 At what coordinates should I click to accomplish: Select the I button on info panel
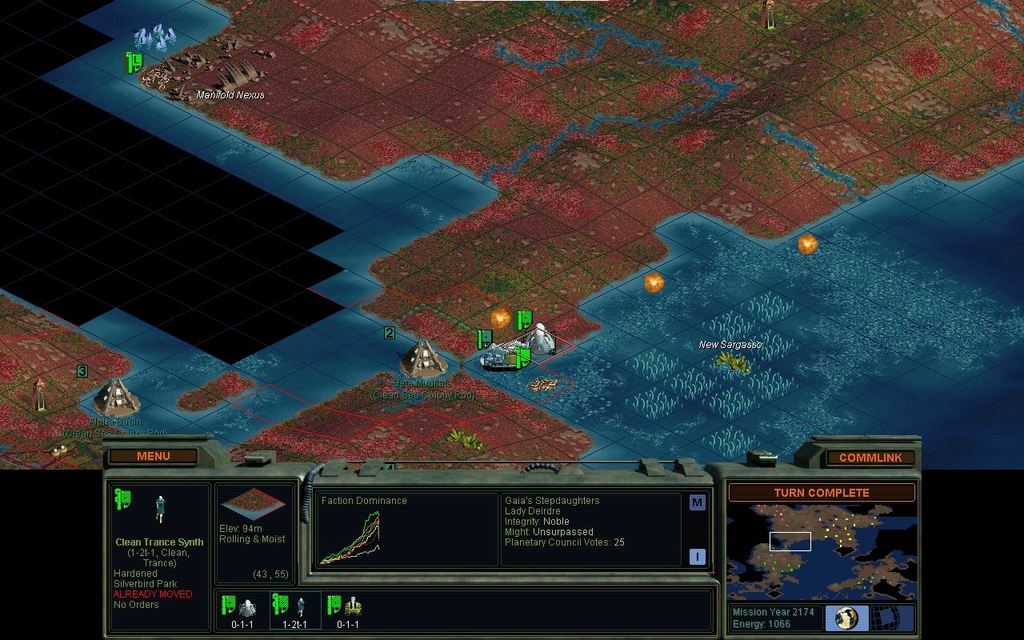pyautogui.click(x=697, y=557)
